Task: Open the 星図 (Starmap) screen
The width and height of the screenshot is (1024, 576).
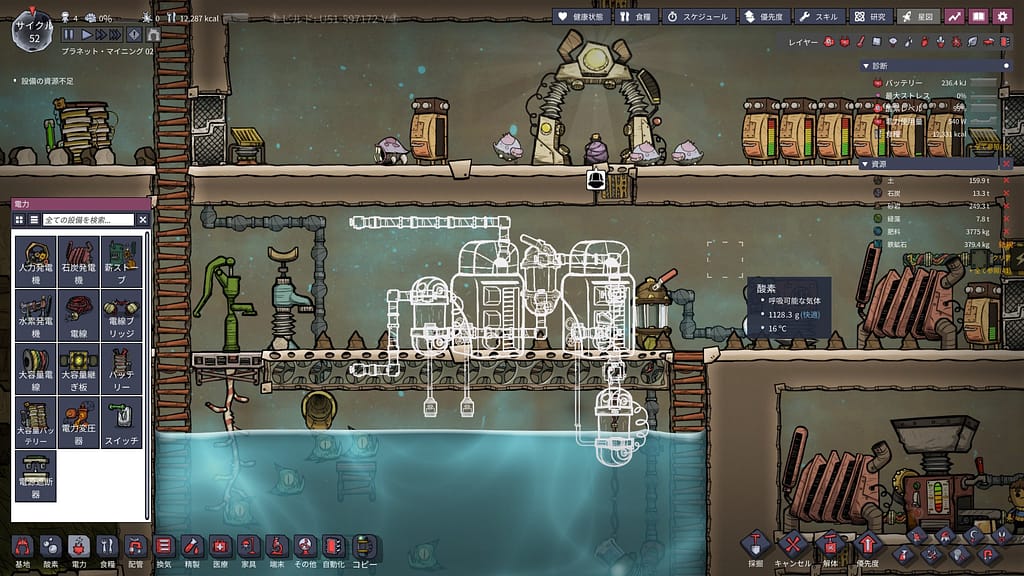Action: tap(918, 17)
